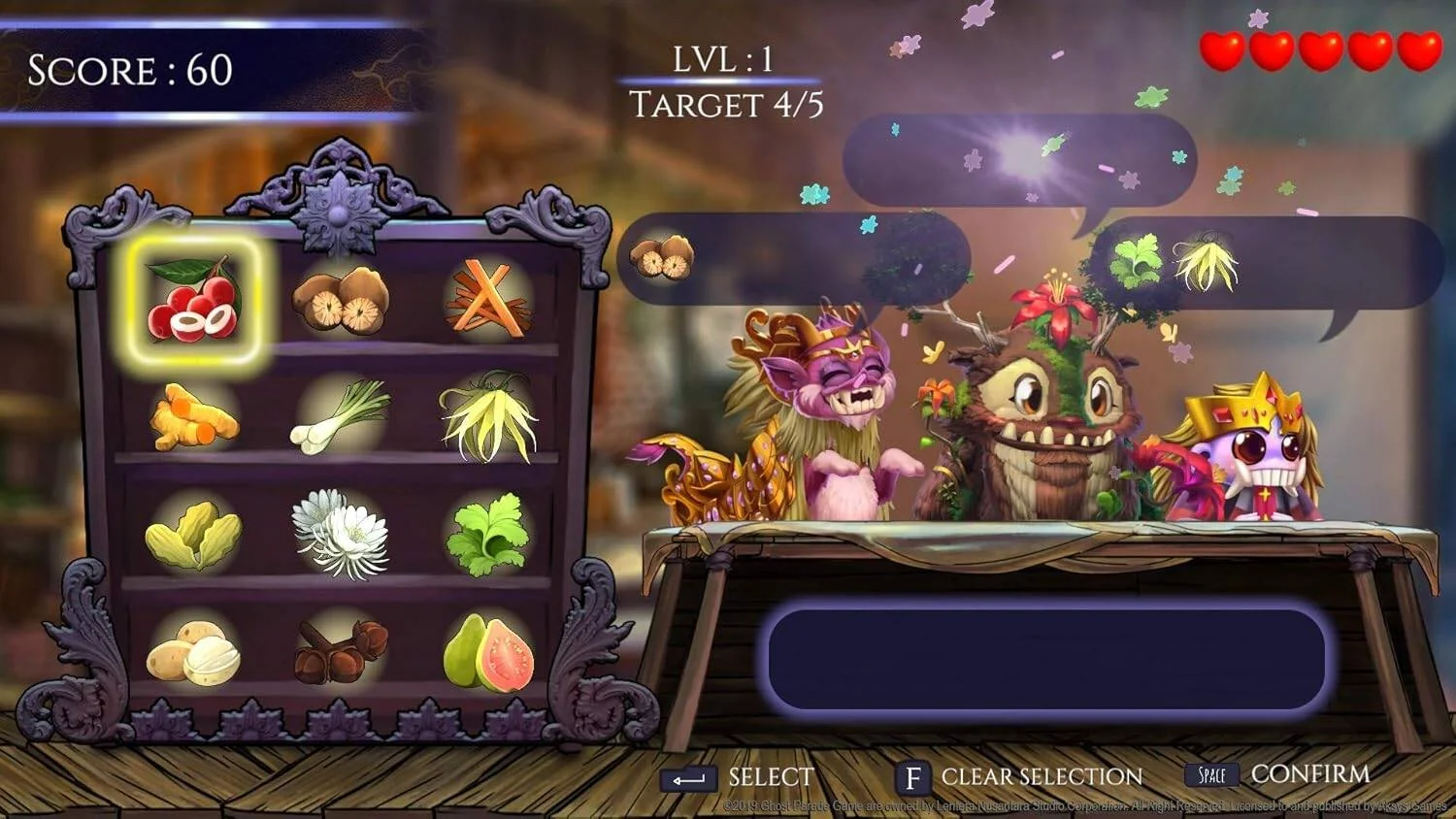Choose the cinnamon sticks from the shelf

485,296
